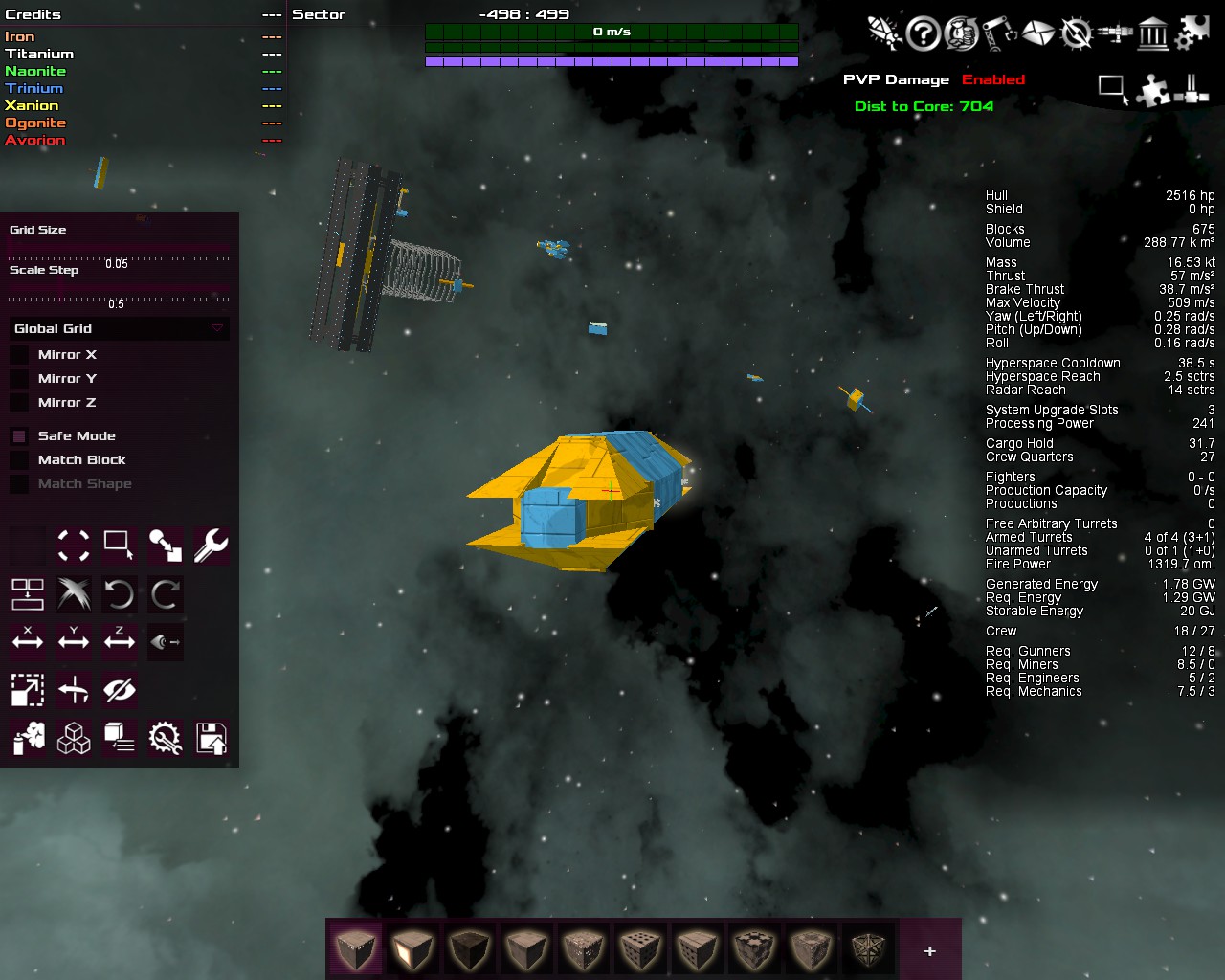
Task: Choose the paint spray can tool
Action: [28, 738]
